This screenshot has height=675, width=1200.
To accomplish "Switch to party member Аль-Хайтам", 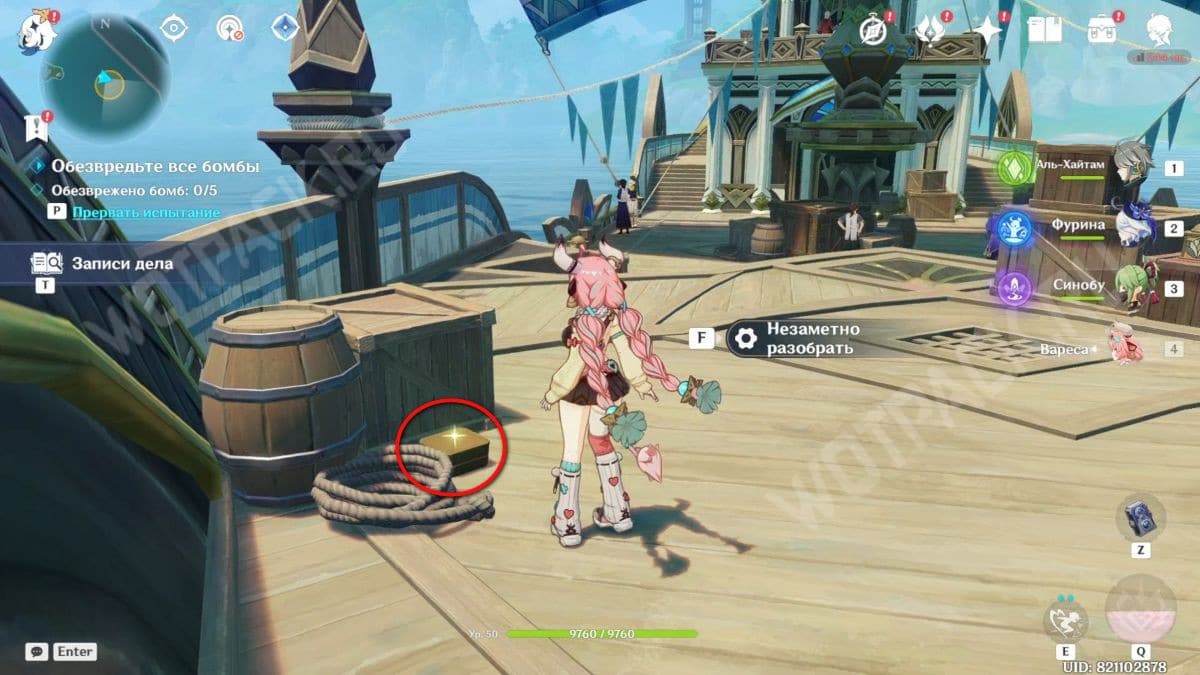I will pos(1133,166).
